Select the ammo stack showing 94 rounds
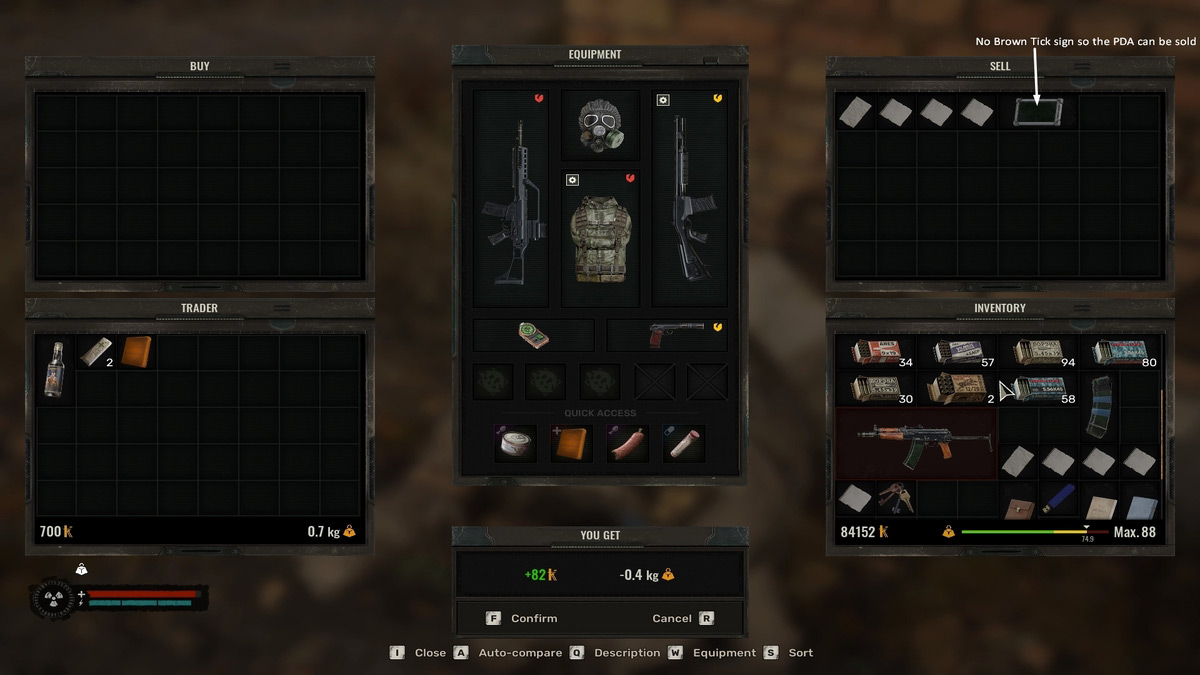The image size is (1200, 675). (1036, 351)
